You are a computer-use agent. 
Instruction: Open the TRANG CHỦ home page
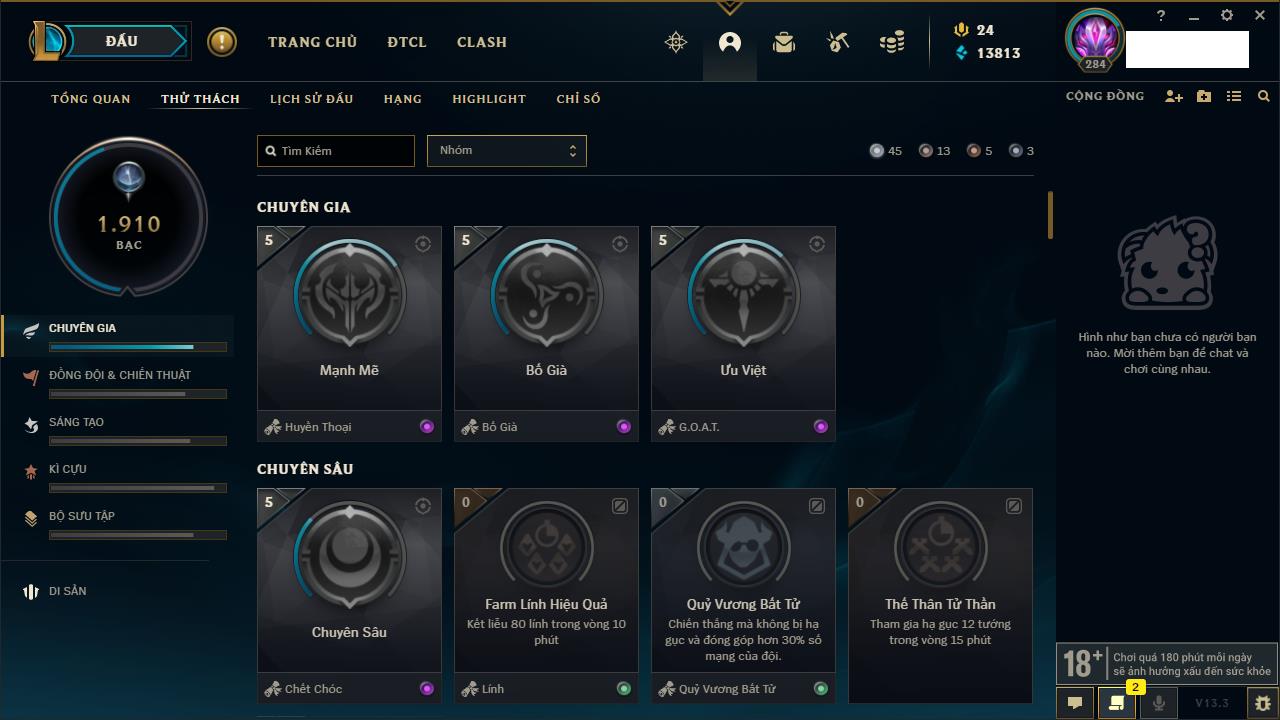[x=312, y=42]
